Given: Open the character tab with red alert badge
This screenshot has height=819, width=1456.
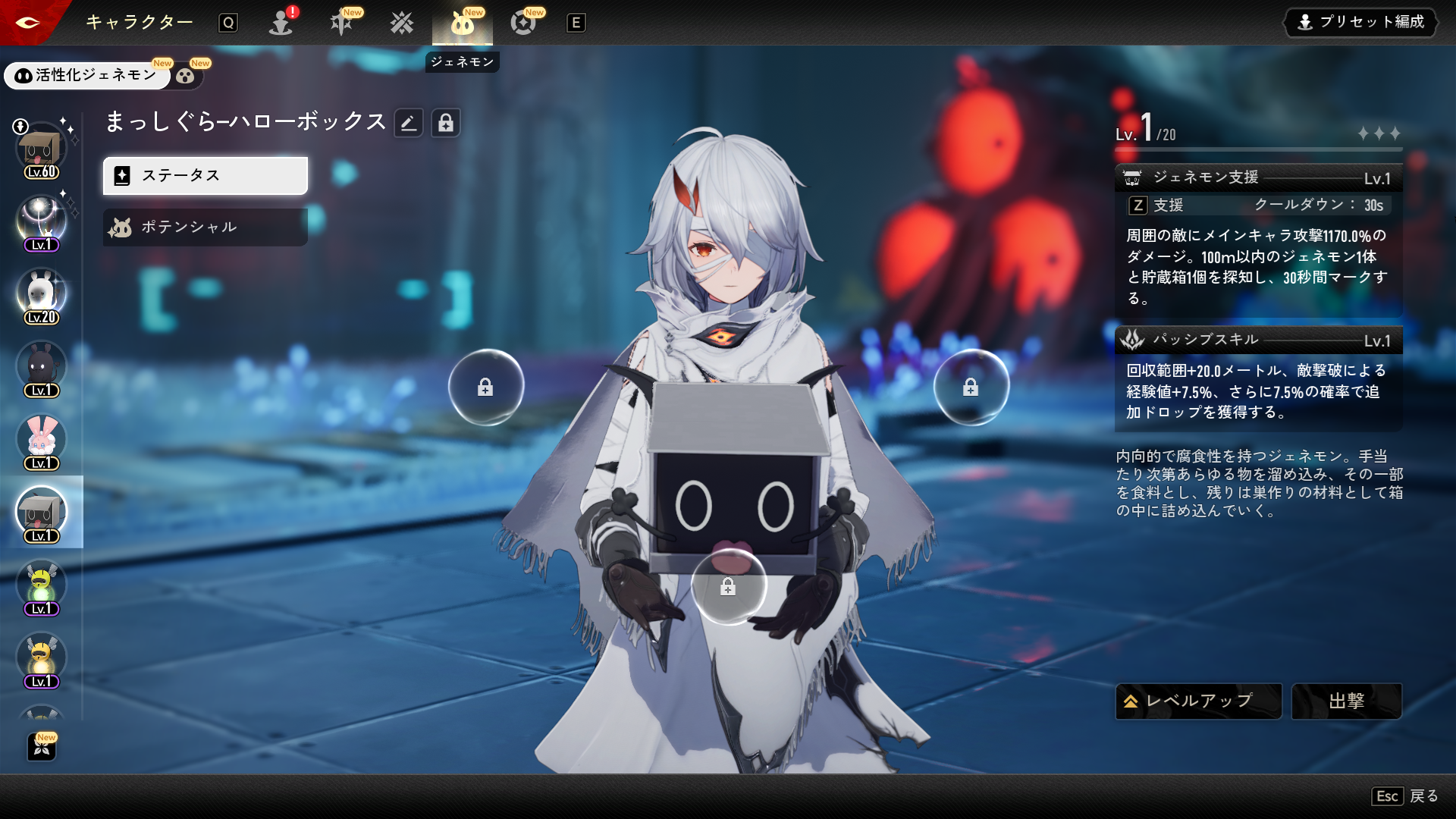Looking at the screenshot, I should (x=281, y=23).
